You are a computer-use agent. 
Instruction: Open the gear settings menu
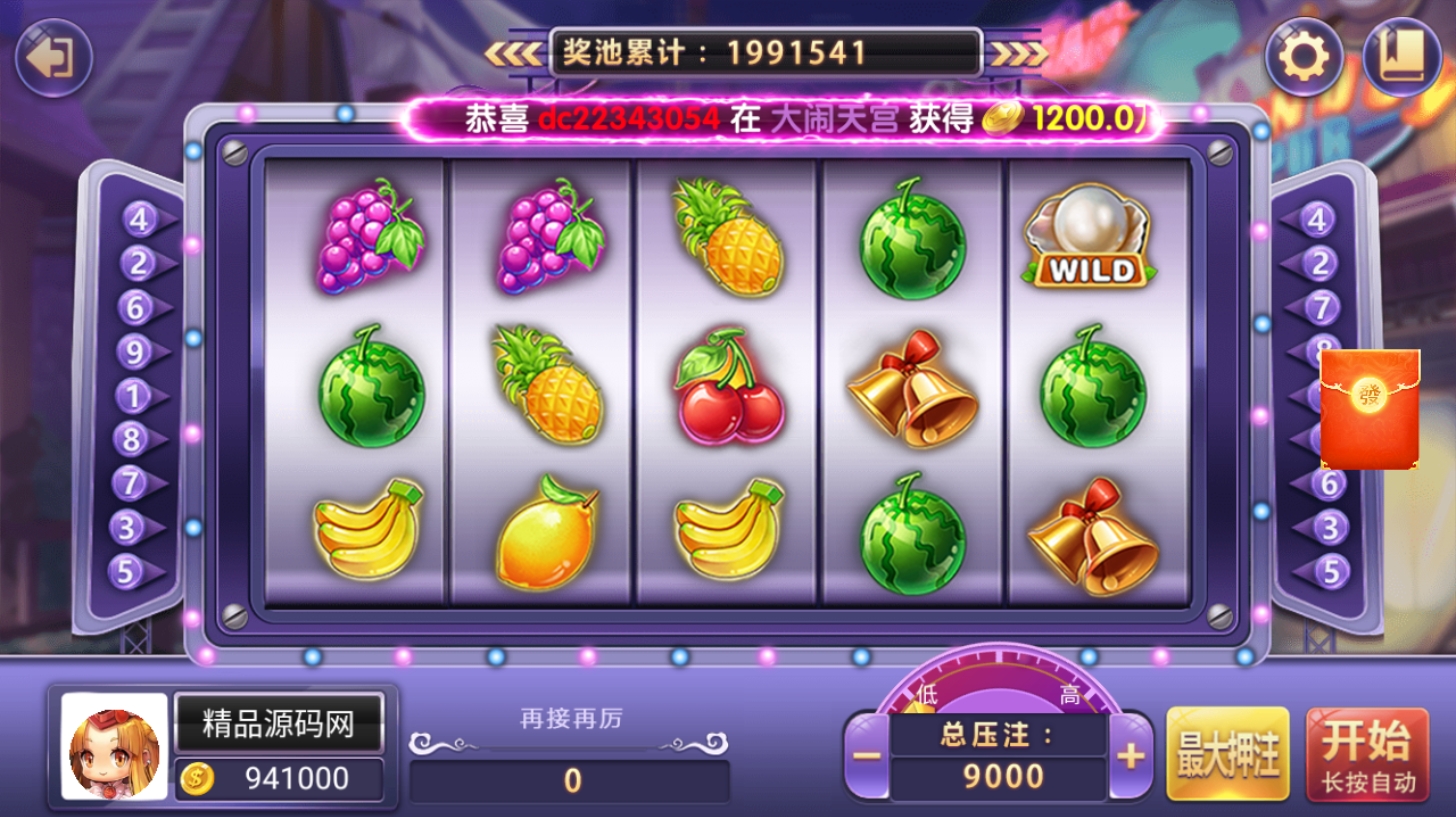pos(1303,58)
